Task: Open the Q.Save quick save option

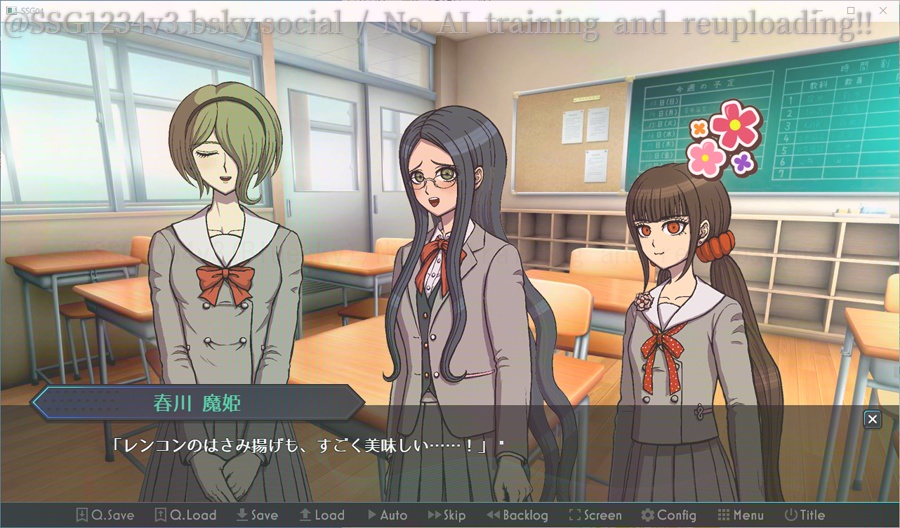Action: click(105, 515)
